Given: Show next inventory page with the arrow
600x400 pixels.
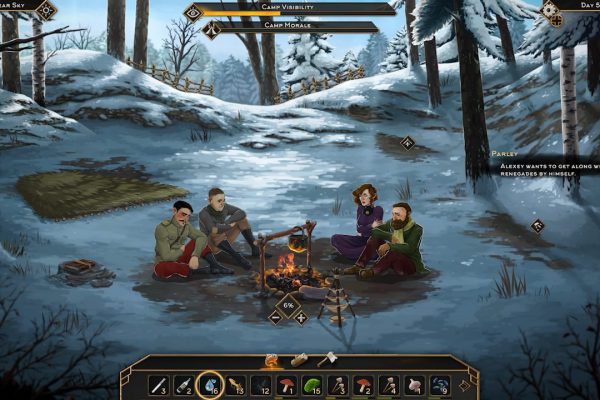Looking at the screenshot, I should click(464, 384).
